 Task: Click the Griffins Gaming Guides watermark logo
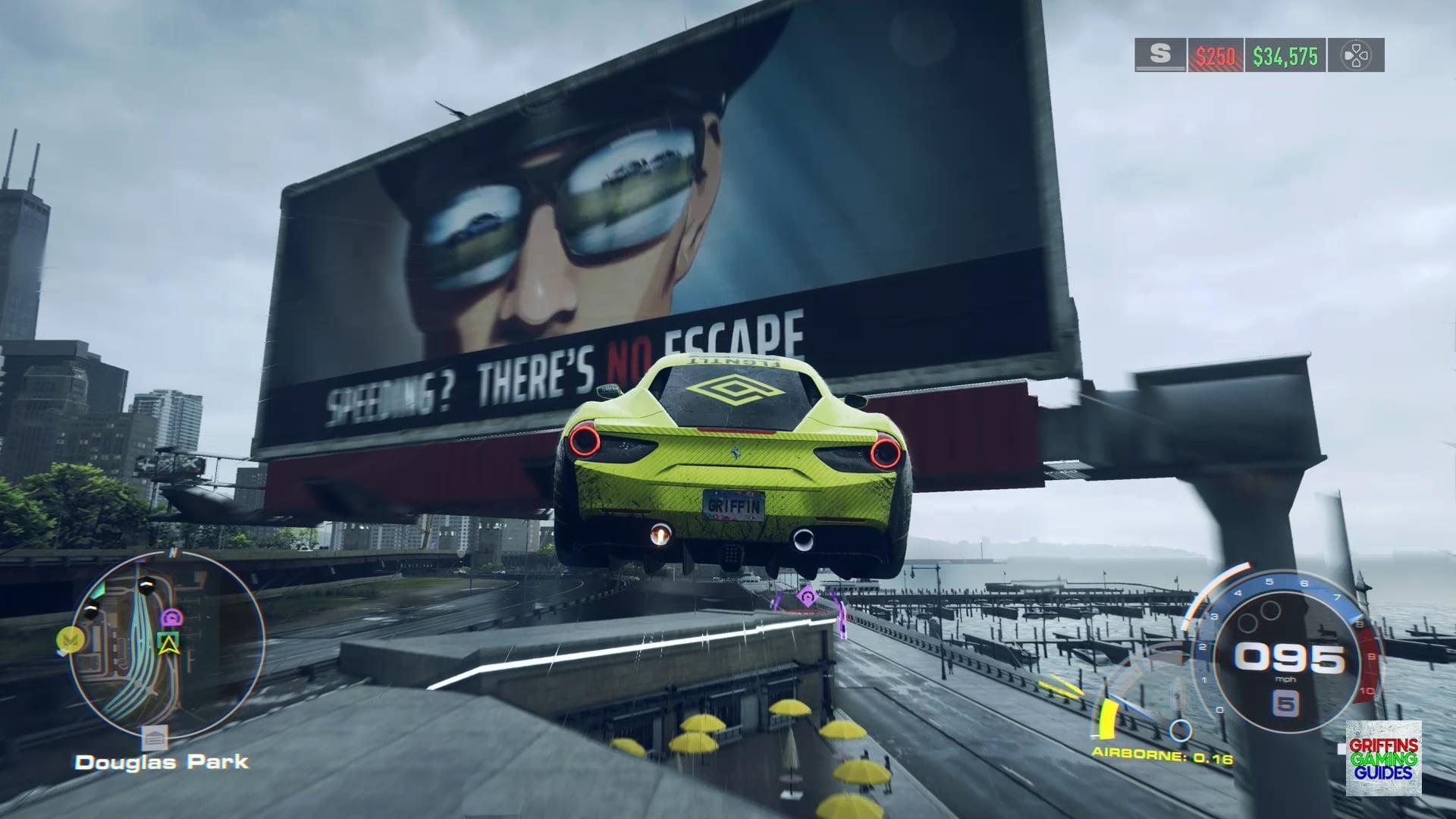(x=1383, y=758)
